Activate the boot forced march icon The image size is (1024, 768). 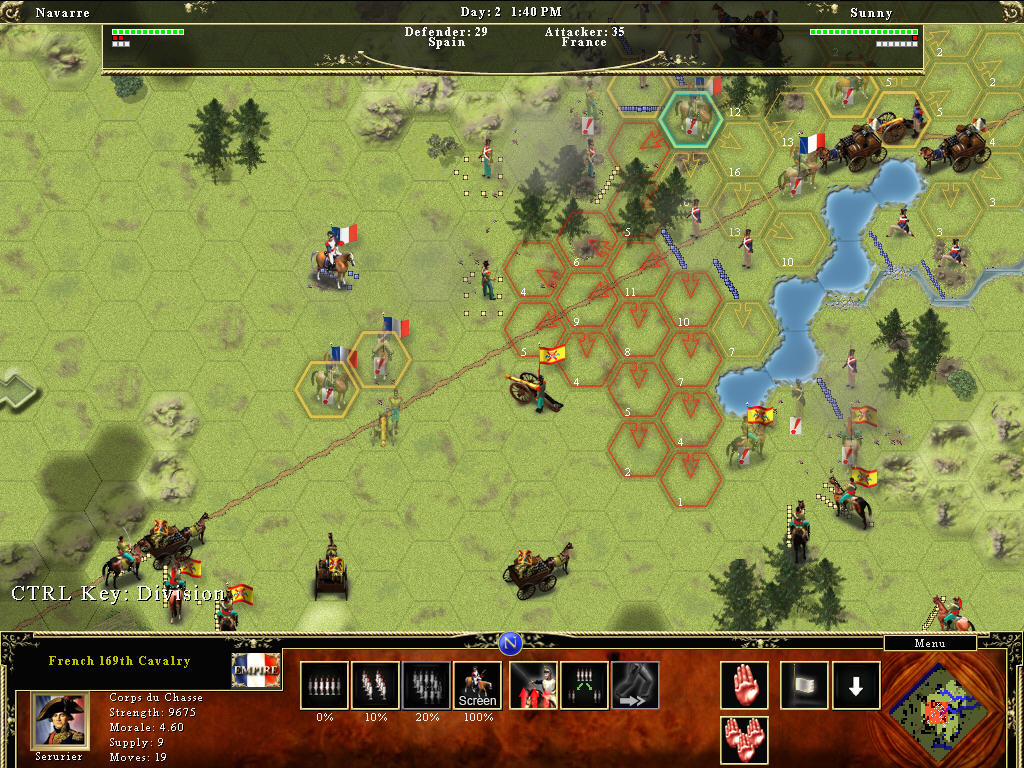point(635,686)
